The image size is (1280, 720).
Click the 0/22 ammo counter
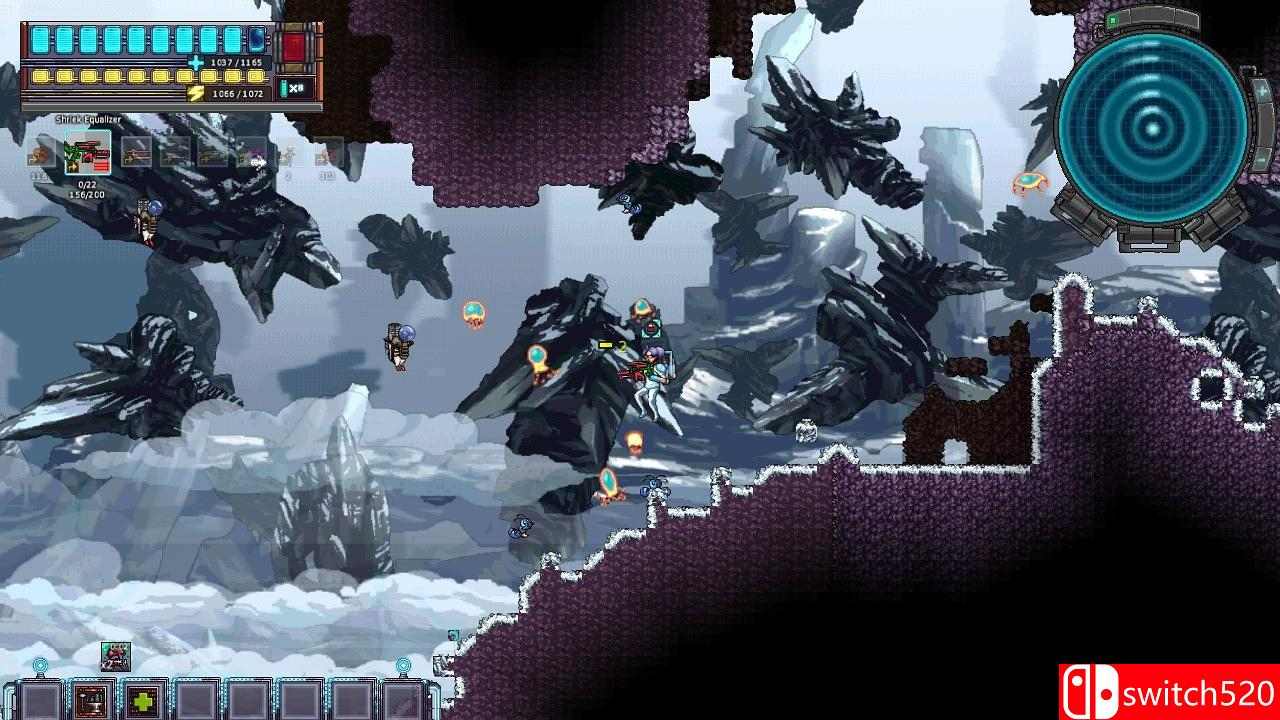click(87, 185)
